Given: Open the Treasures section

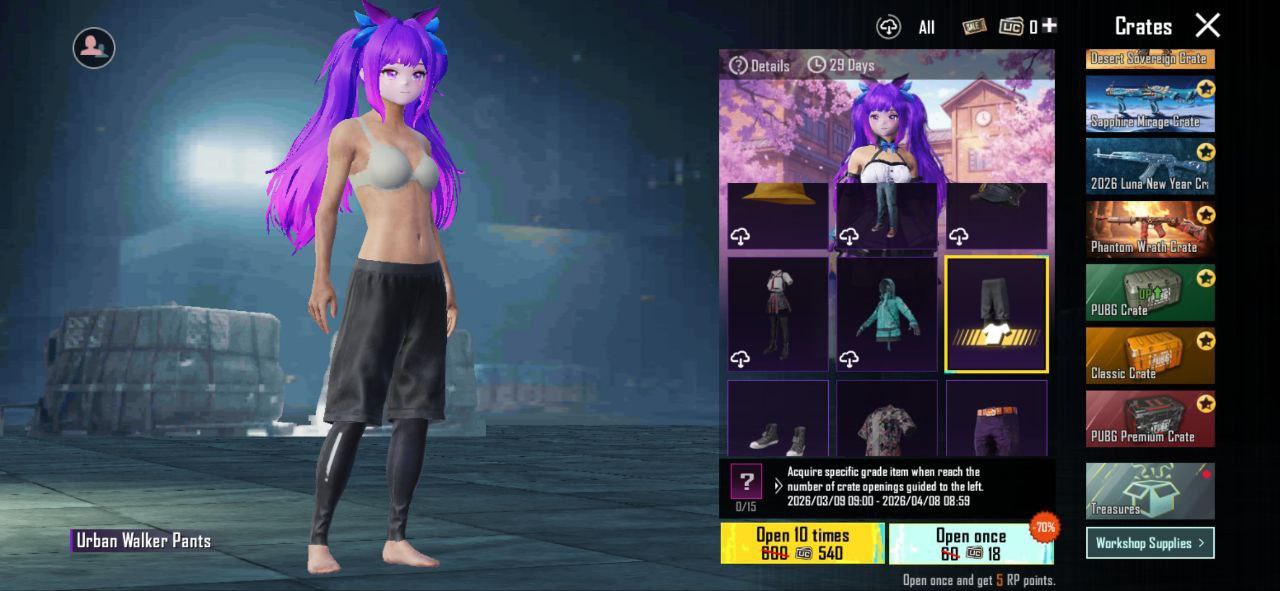Looking at the screenshot, I should 1150,490.
